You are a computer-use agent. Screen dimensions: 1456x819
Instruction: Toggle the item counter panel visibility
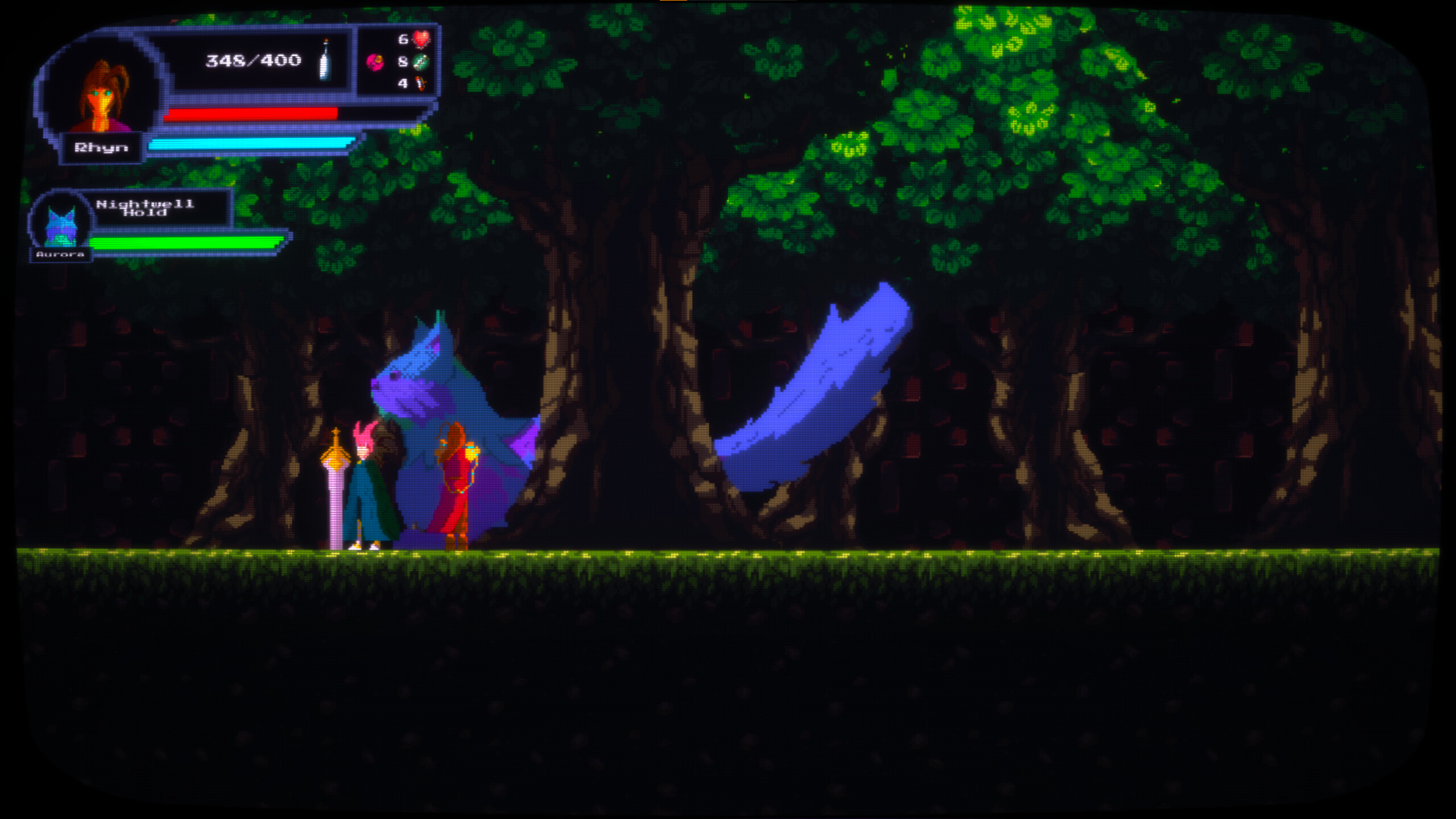(398, 60)
